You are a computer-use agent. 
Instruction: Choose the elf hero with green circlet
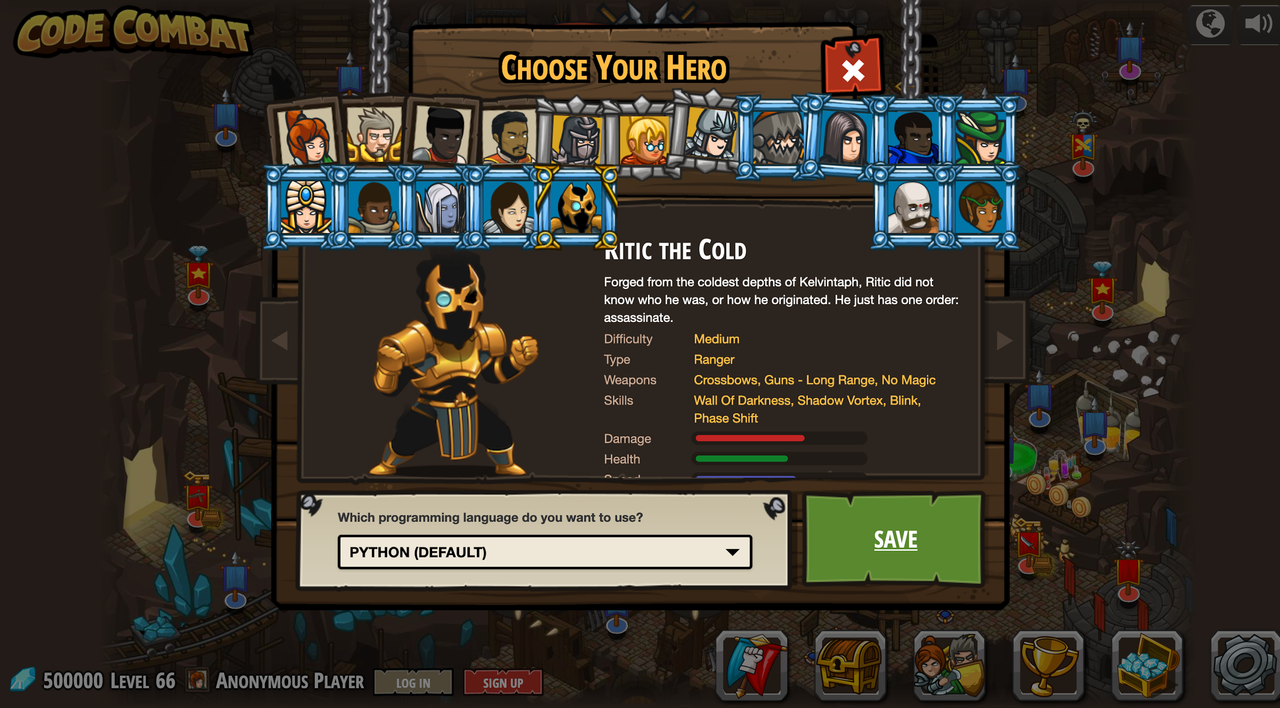pyautogui.click(x=980, y=207)
